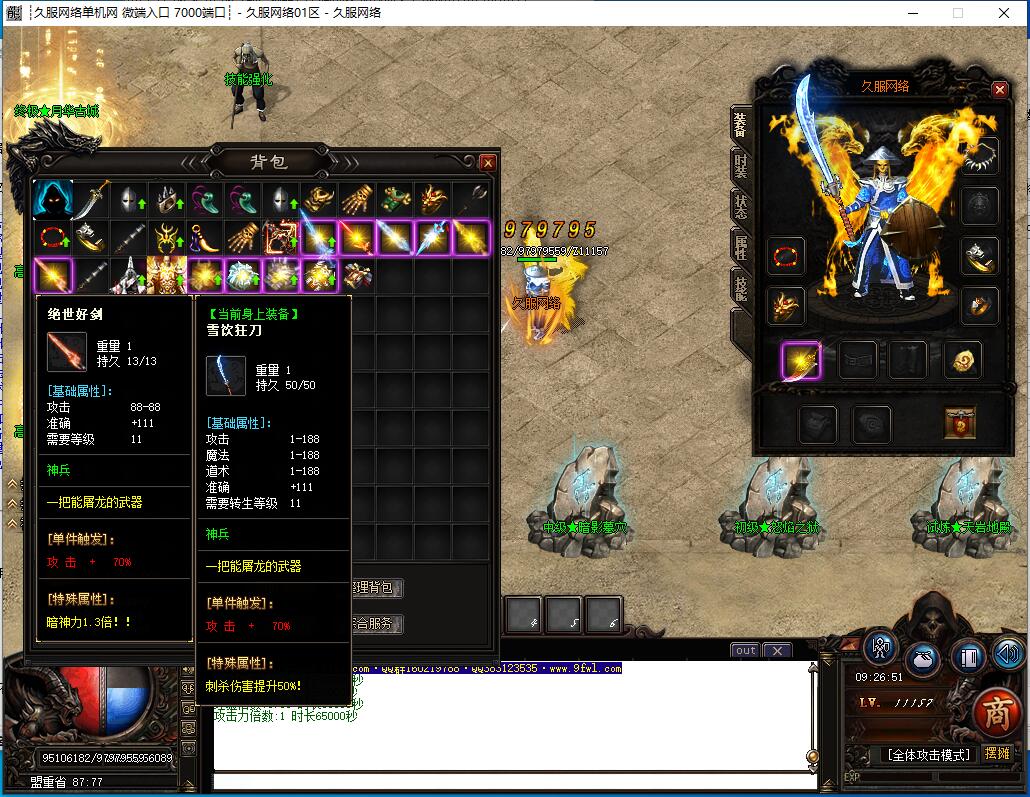Click the 摆摊 stall button
Screen dimensions: 1030x797
tap(997, 754)
